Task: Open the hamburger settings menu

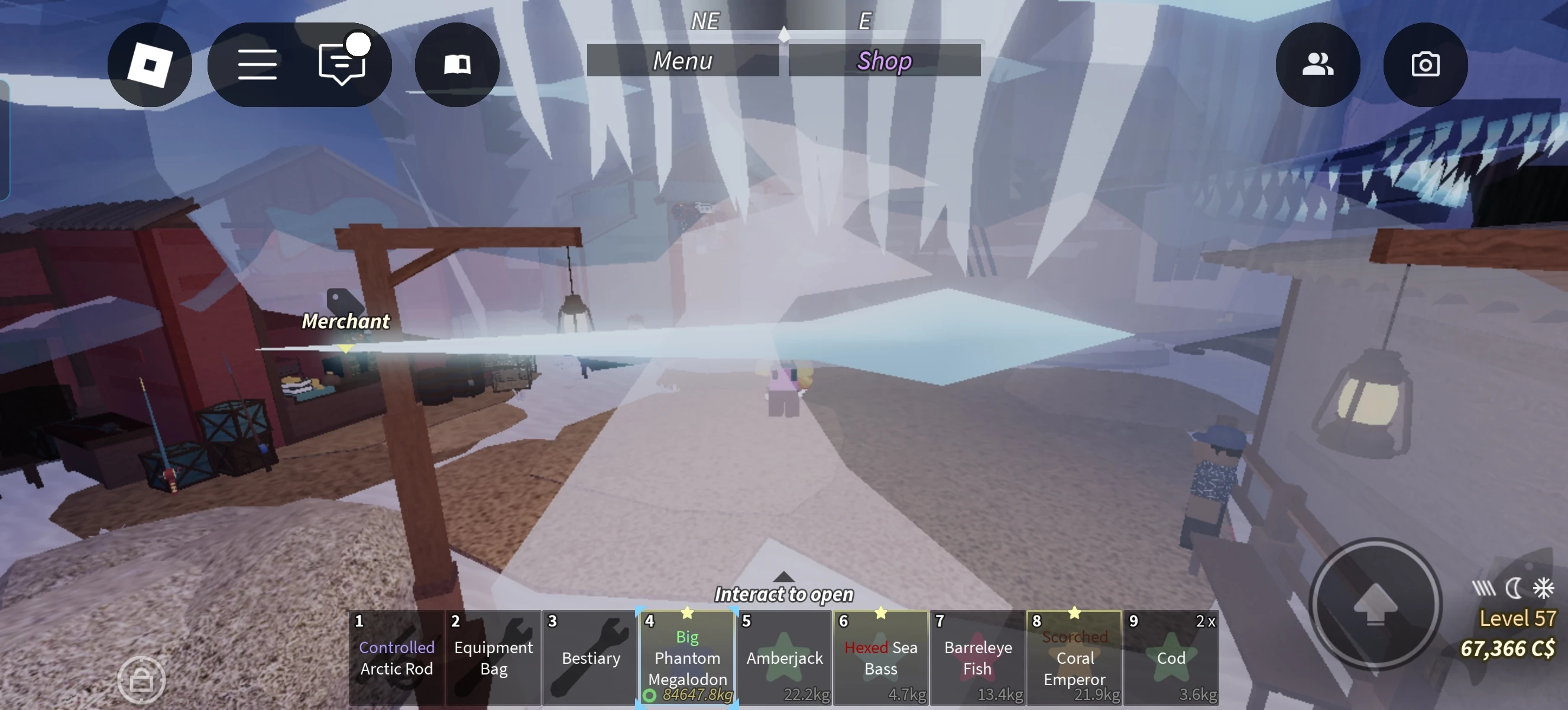Action: 257,63
